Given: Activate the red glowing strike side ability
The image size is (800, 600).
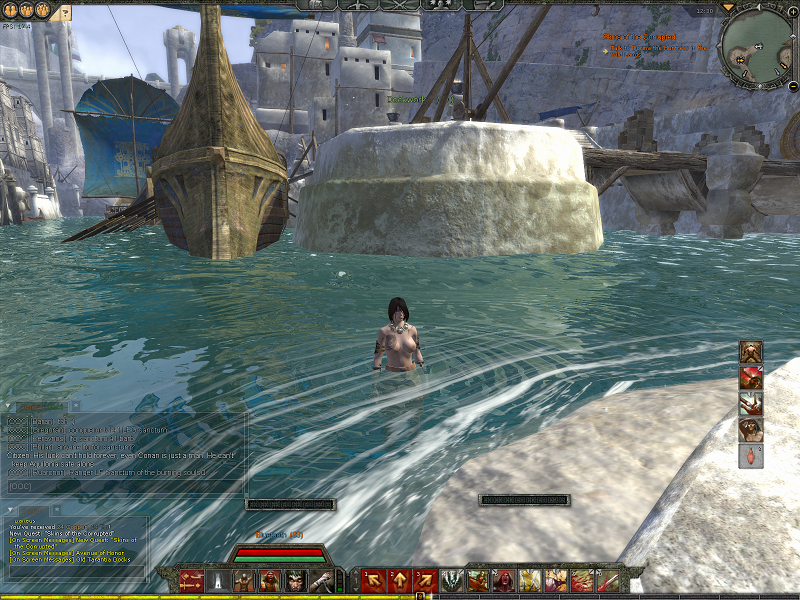Looking at the screenshot, I should click(752, 377).
